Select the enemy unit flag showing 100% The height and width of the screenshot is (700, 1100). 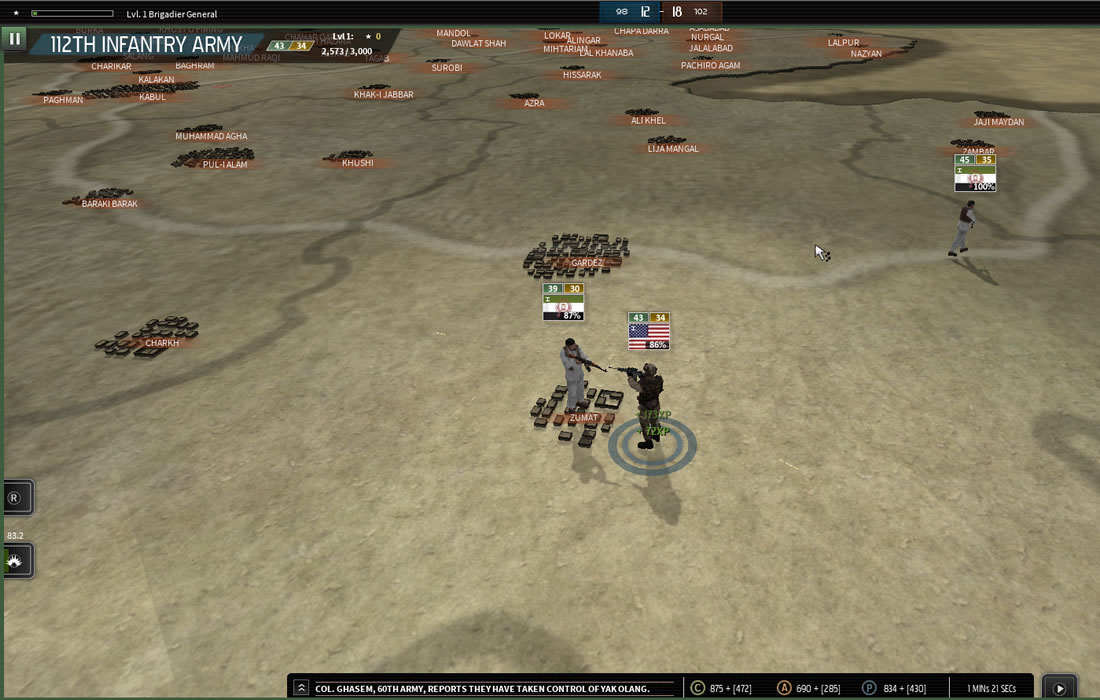coord(975,174)
